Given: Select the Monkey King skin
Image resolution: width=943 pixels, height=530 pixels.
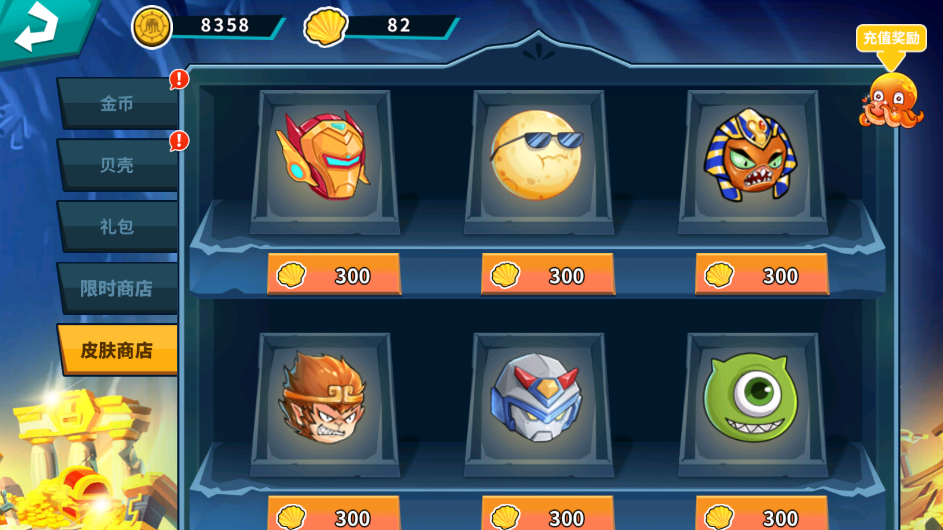Looking at the screenshot, I should [324, 398].
